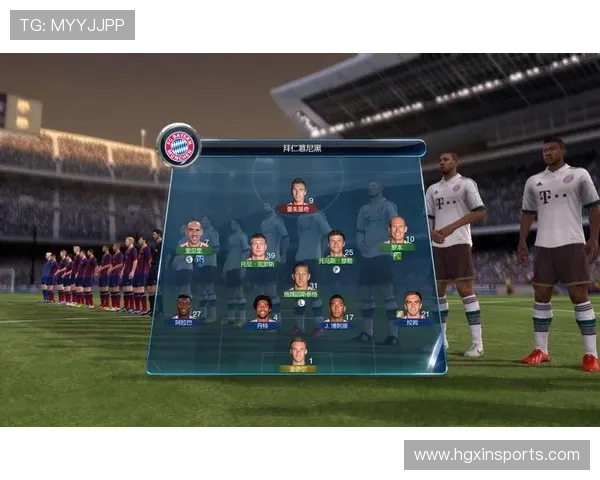Image resolution: width=600 pixels, height=480 pixels.
Task: Choose right back number 21 card
Action: click(x=412, y=306)
